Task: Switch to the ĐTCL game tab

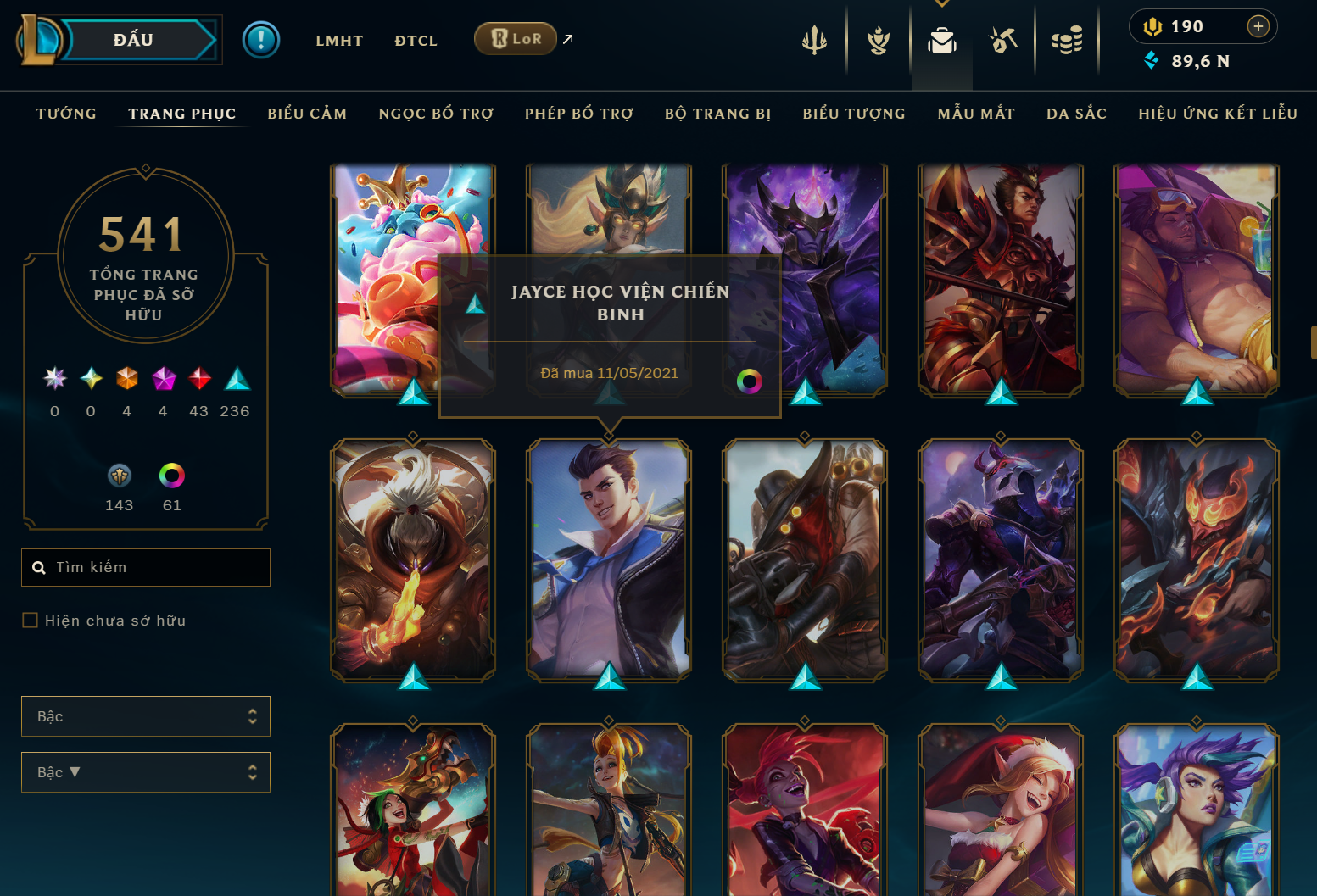Action: tap(416, 41)
